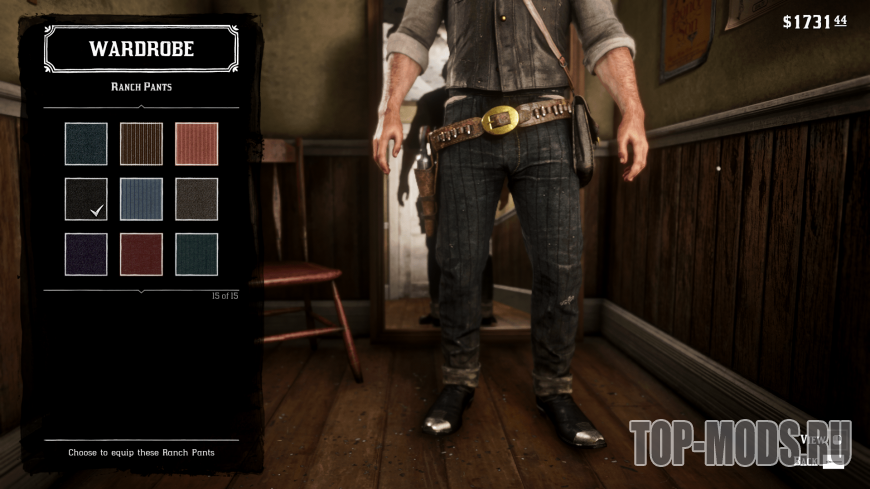Image resolution: width=870 pixels, height=489 pixels.
Task: Pick the black swatch with the checkmark
Action: coord(86,198)
